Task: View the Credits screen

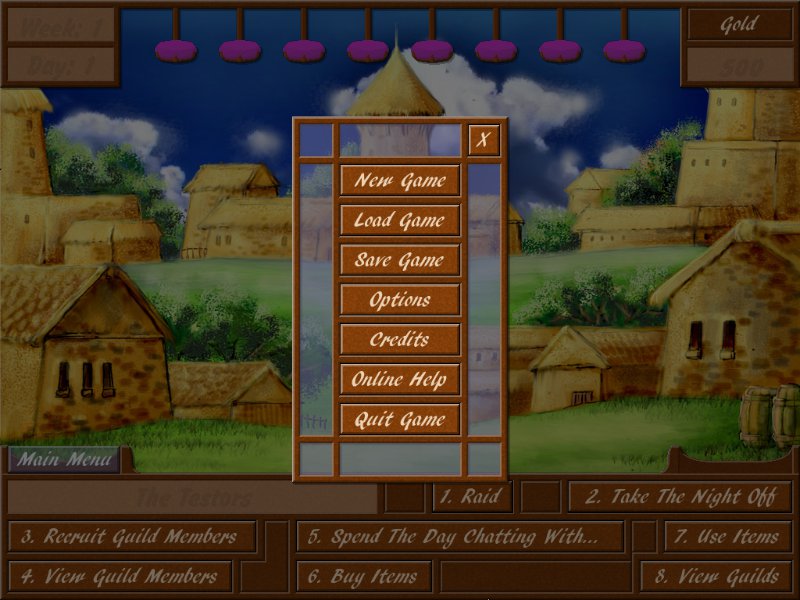Action: (400, 340)
